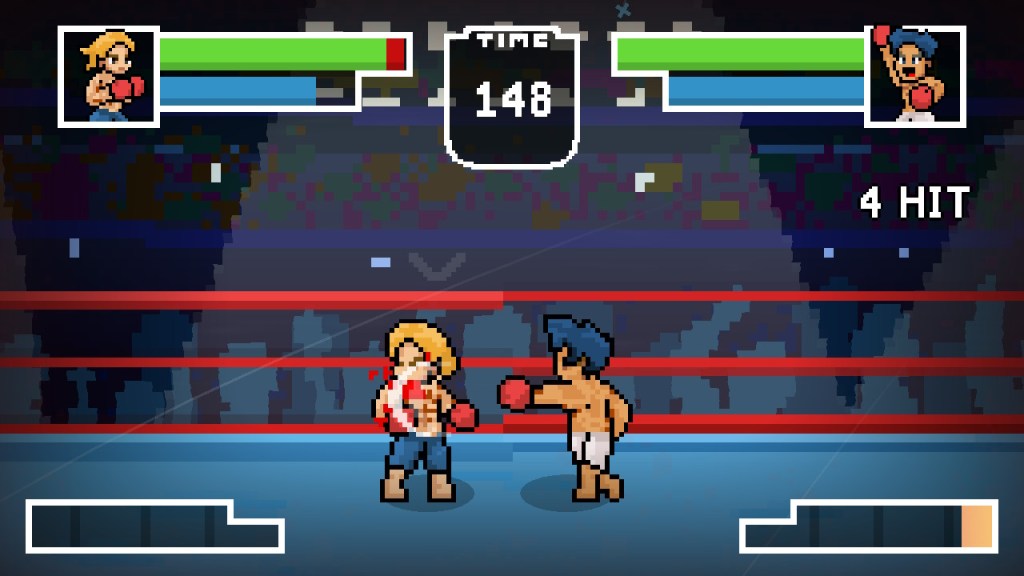Select the blue-haired boxer's portrait
This screenshot has height=576, width=1024.
[x=914, y=76]
